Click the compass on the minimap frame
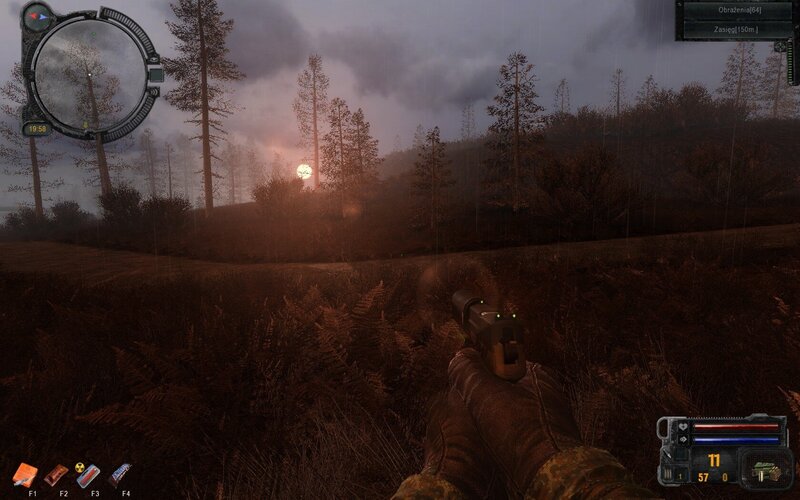The width and height of the screenshot is (800, 500). (36, 16)
